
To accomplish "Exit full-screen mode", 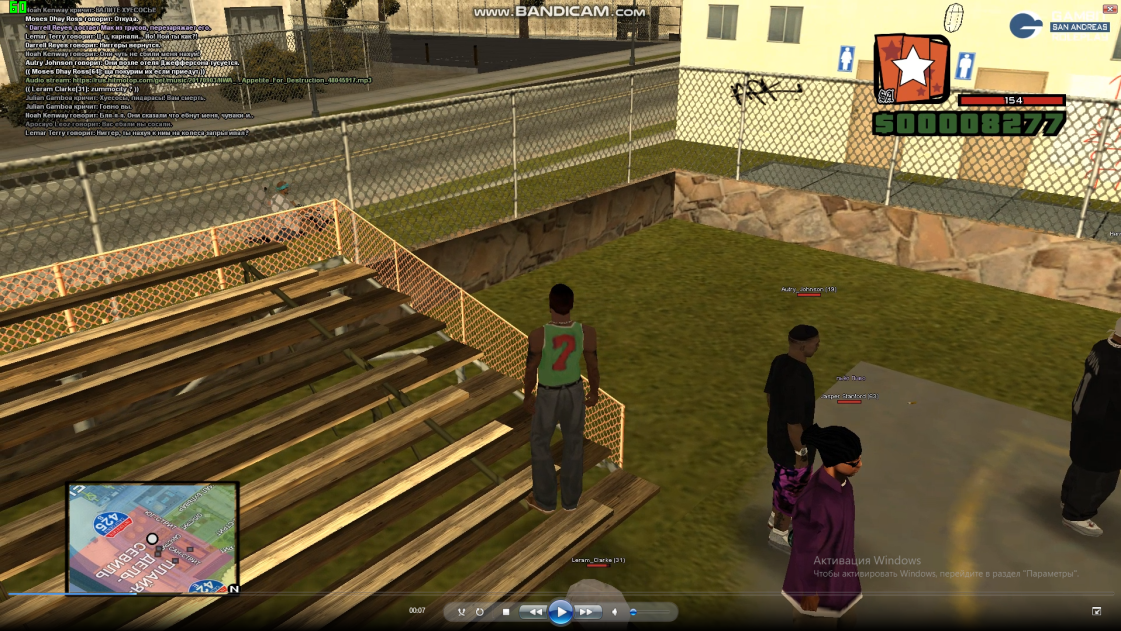I will 1096,611.
